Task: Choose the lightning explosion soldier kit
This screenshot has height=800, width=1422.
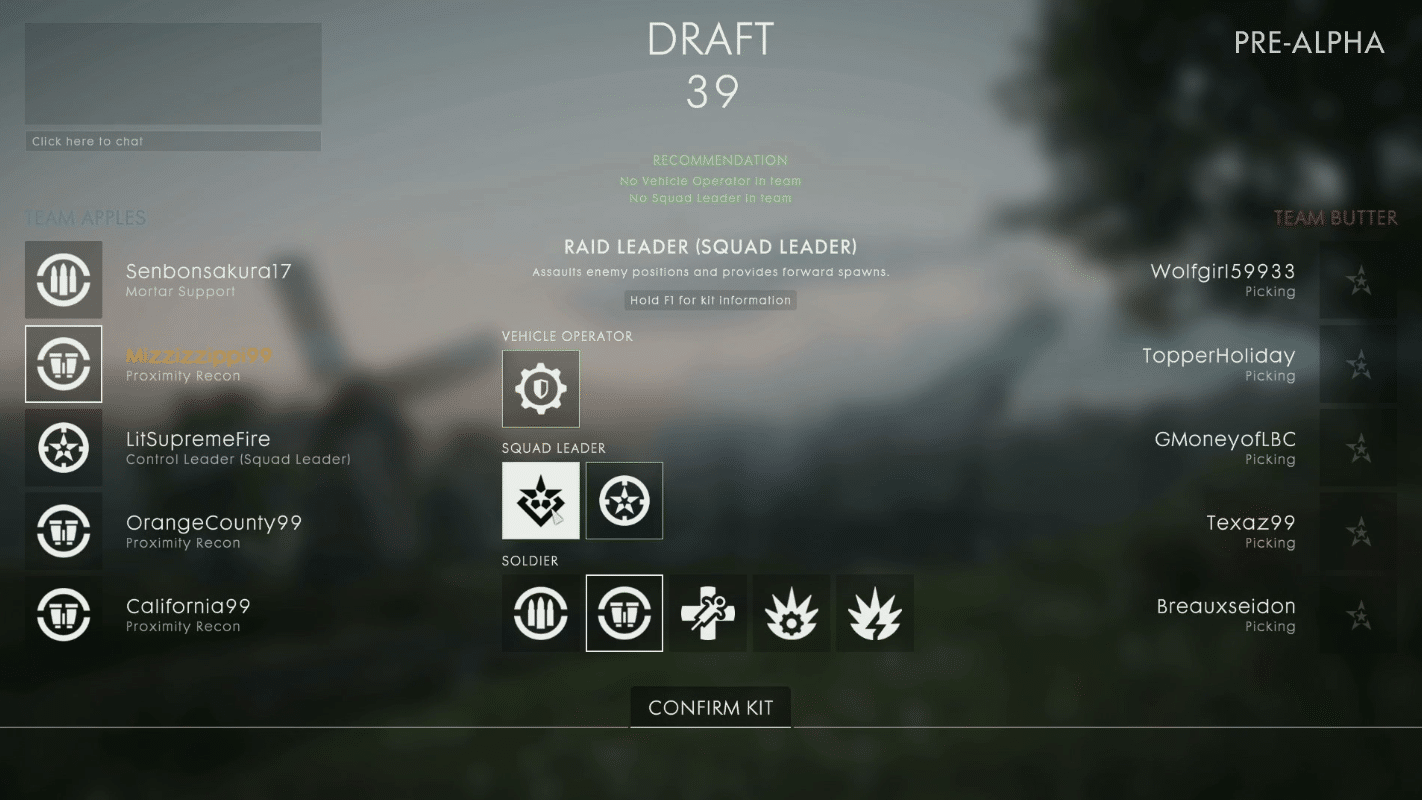Action: 875,613
